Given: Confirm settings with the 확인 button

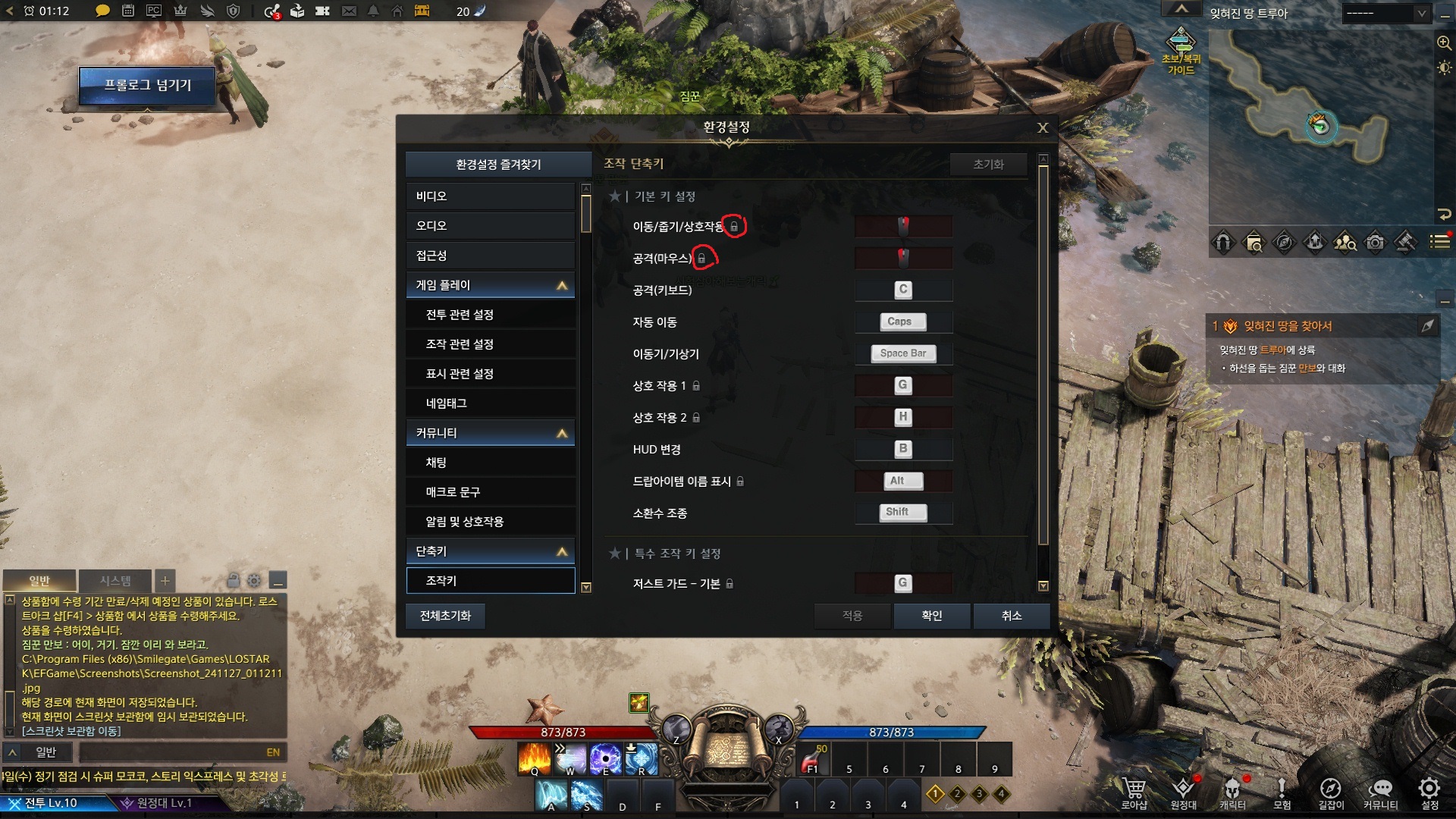Looking at the screenshot, I should [931, 616].
